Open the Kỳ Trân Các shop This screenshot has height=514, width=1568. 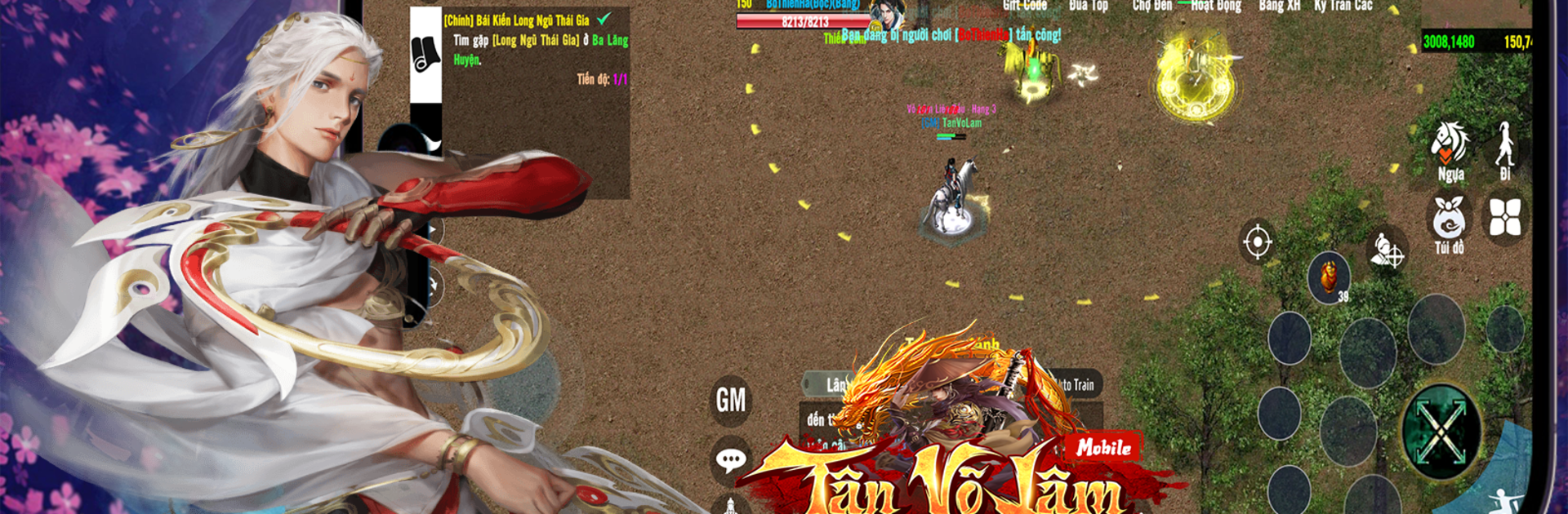click(1343, 6)
